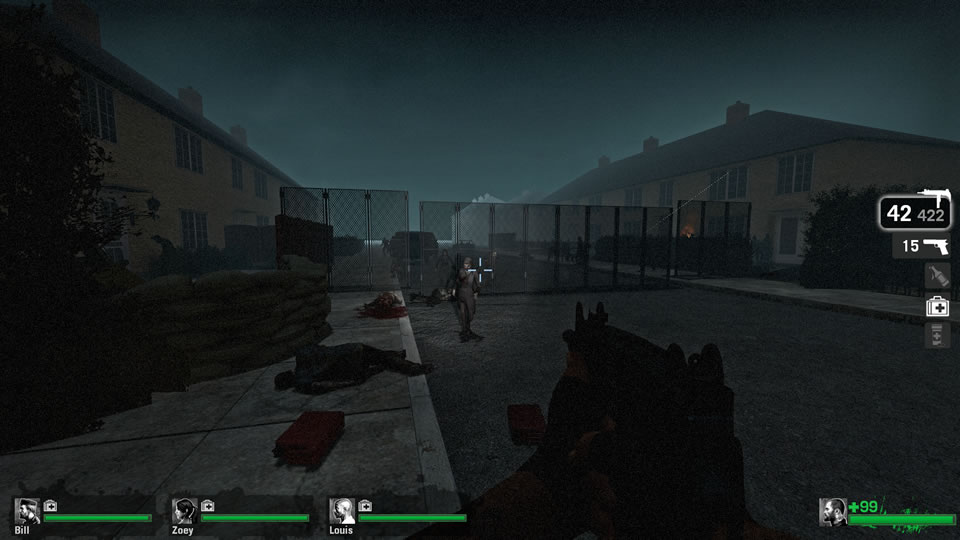Screen dimensions: 960x540
Task: Click Zoey's teammate portrait
Action: (x=184, y=511)
